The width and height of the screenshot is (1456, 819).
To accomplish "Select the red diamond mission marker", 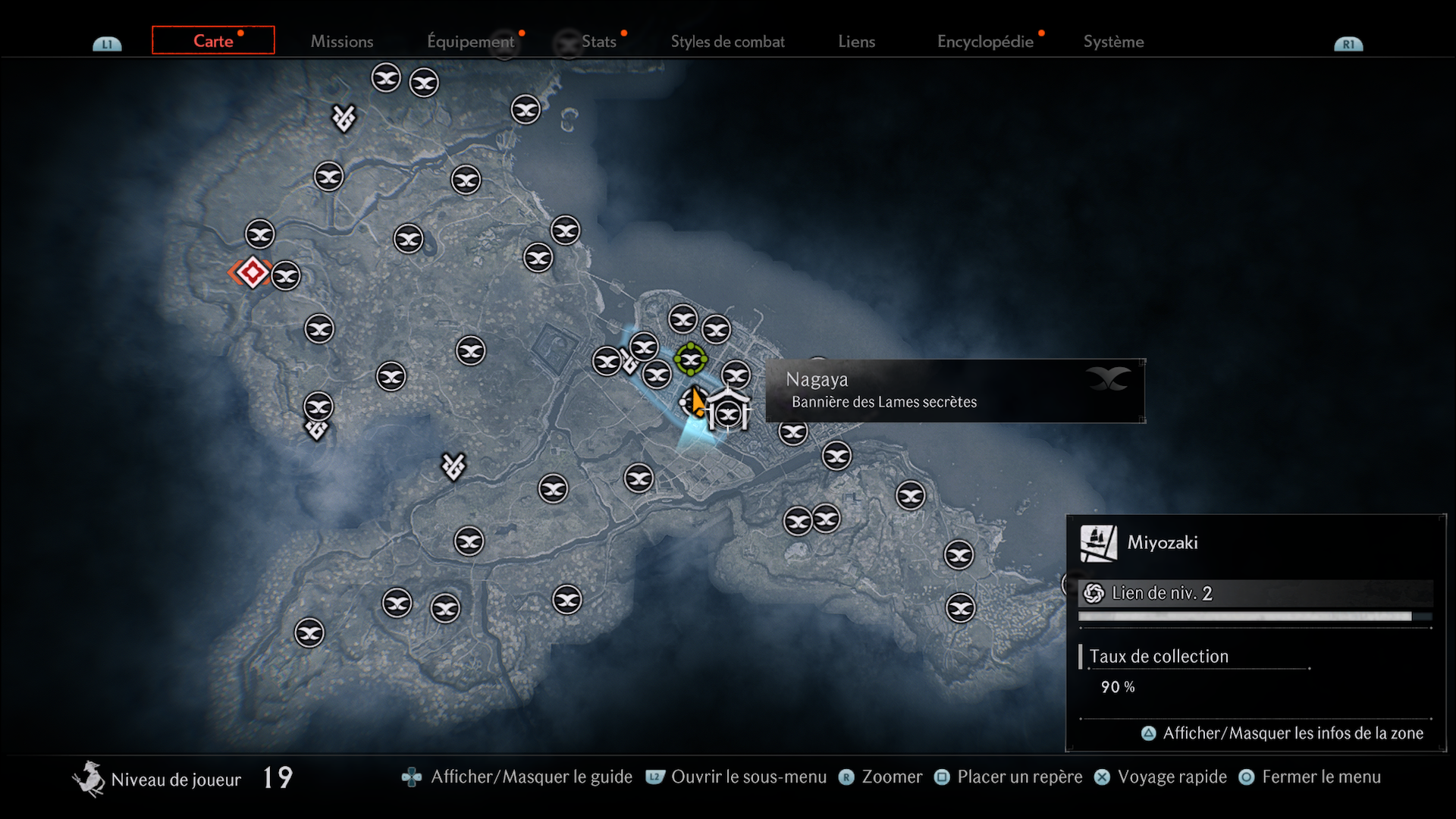I will (253, 273).
